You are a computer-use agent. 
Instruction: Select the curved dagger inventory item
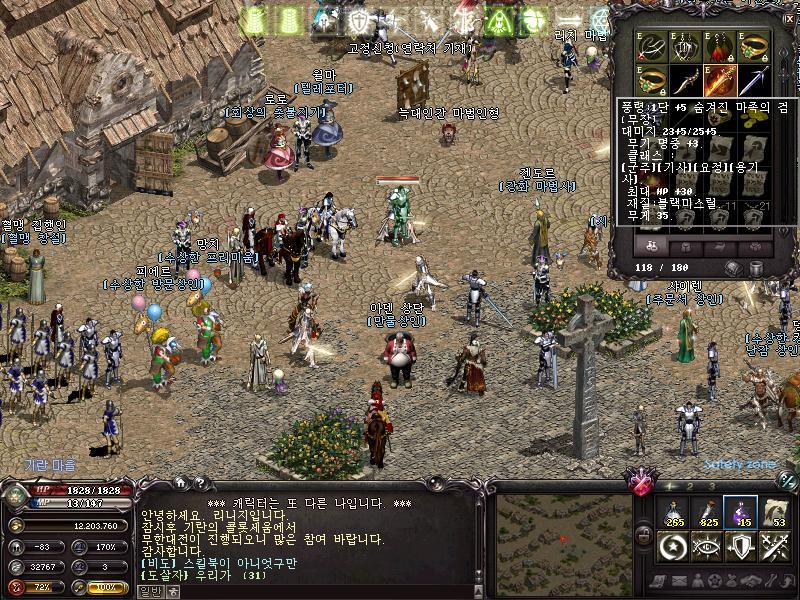[686, 79]
